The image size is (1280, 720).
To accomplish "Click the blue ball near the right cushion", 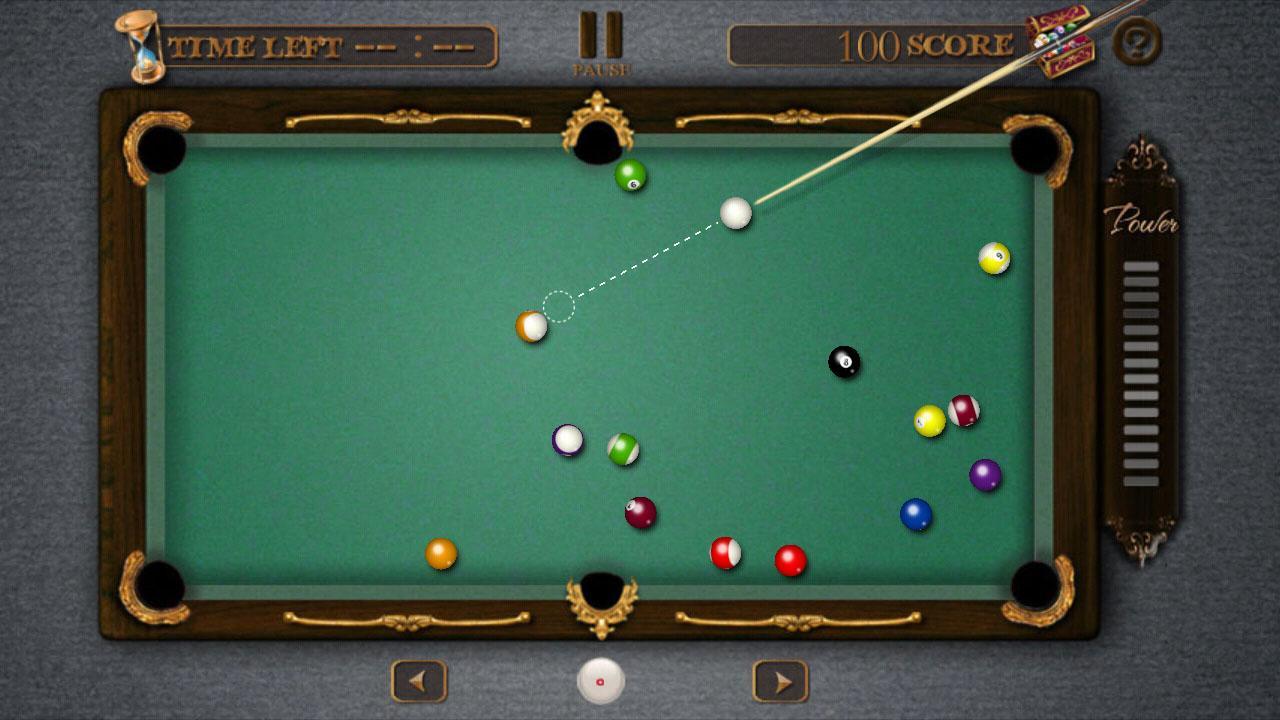I will [x=913, y=512].
